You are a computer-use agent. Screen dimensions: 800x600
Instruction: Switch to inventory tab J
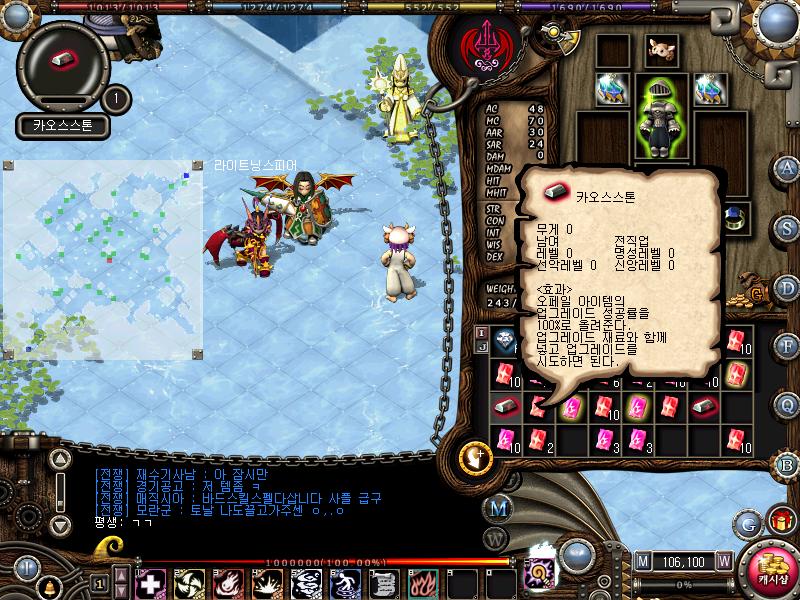pyautogui.click(x=481, y=347)
